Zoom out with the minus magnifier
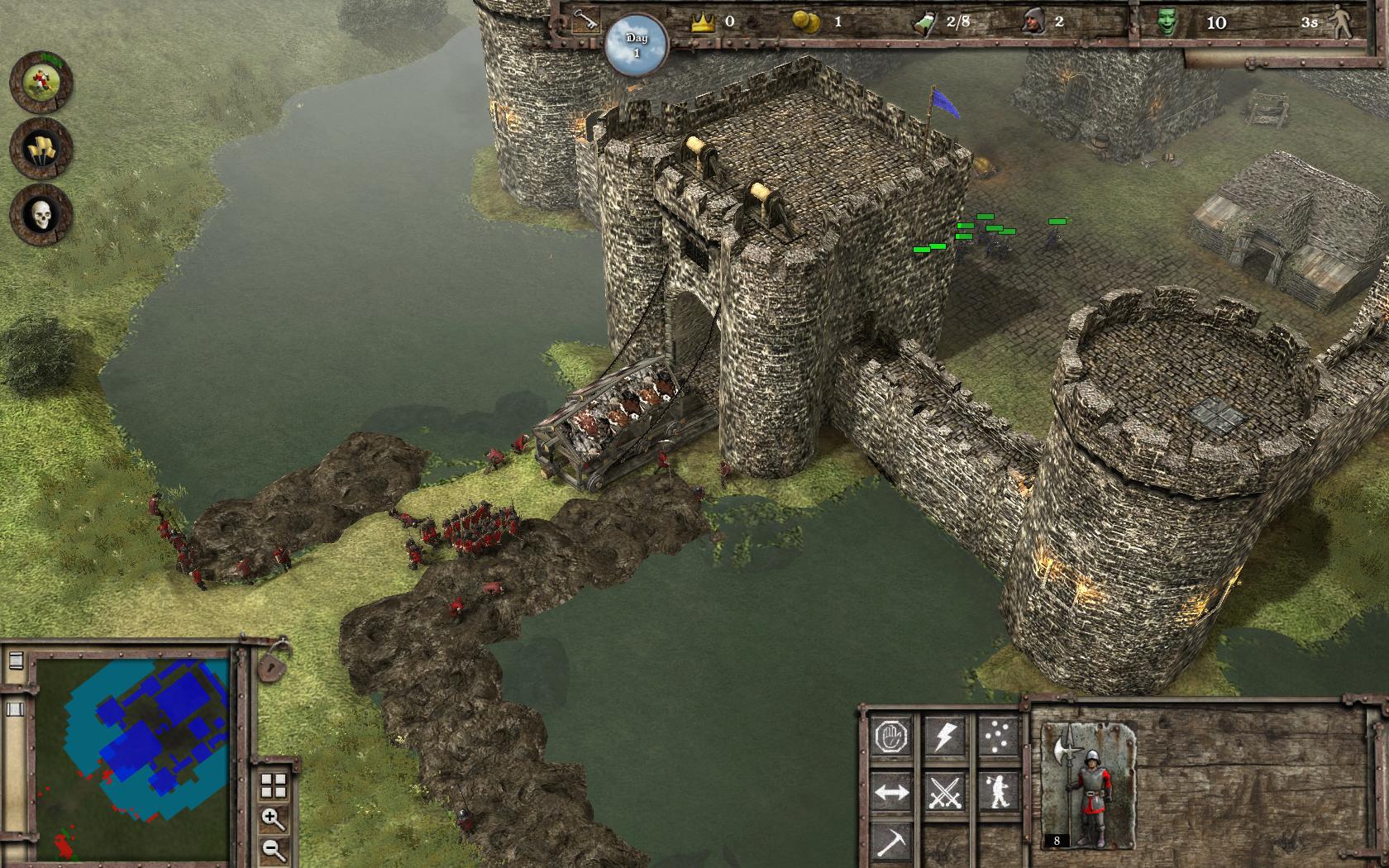The height and width of the screenshot is (868, 1389). coord(273,849)
